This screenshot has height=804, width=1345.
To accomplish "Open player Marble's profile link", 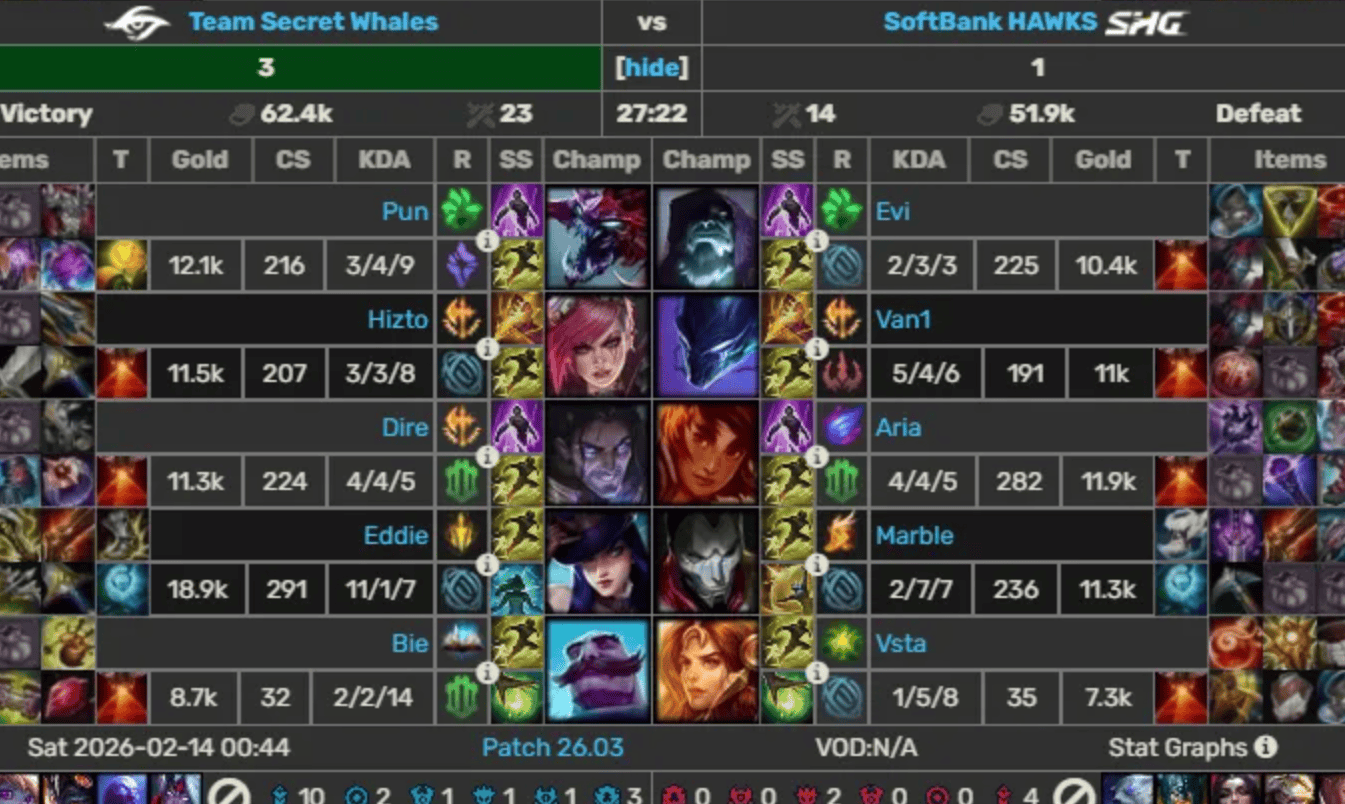I will click(914, 536).
